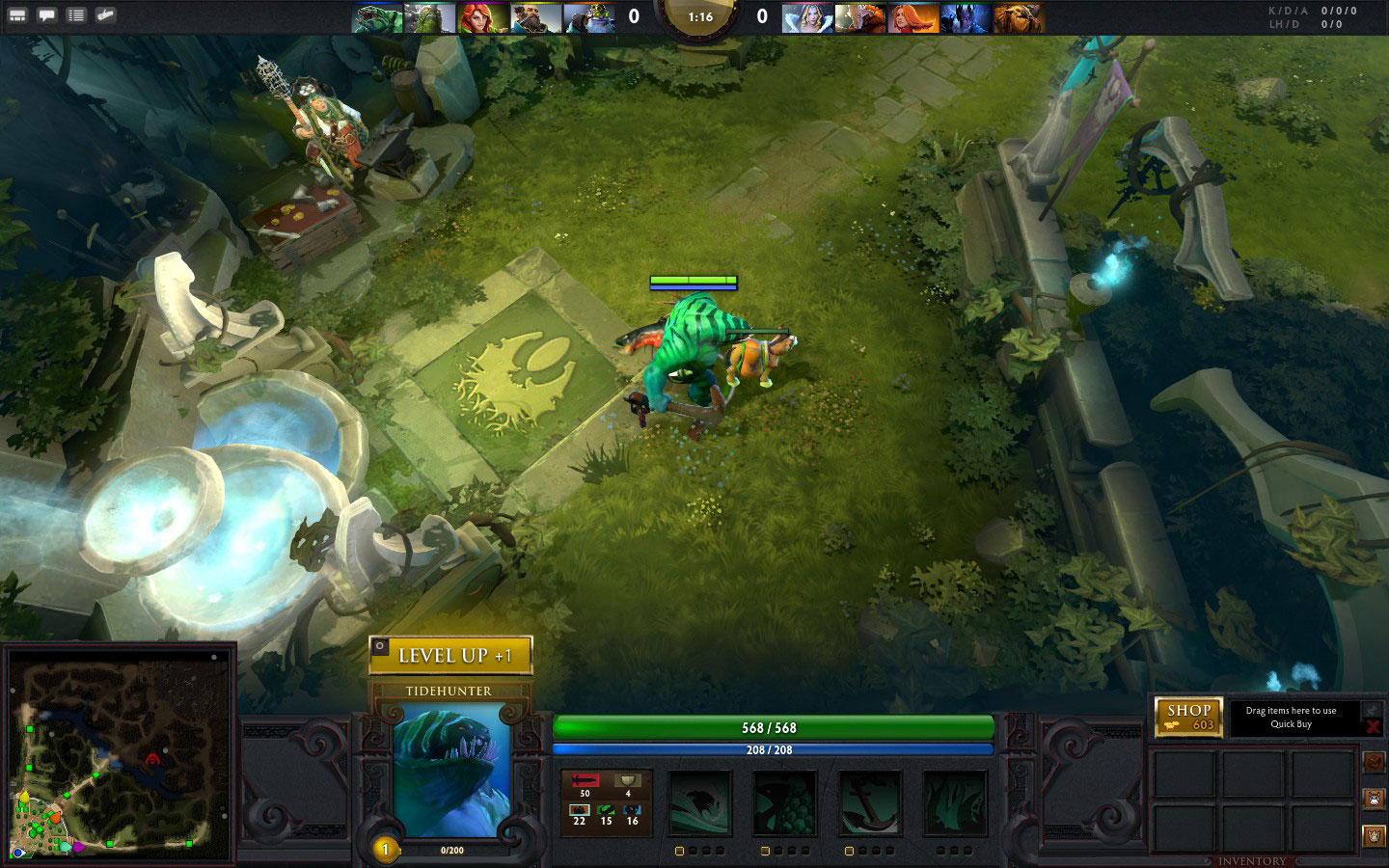The image size is (1389, 868).
Task: Select the Ravage ultimate ability icon
Action: (954, 802)
